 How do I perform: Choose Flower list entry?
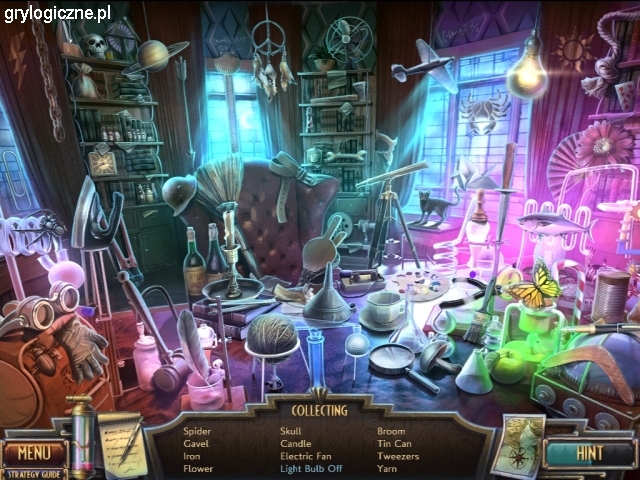(198, 468)
